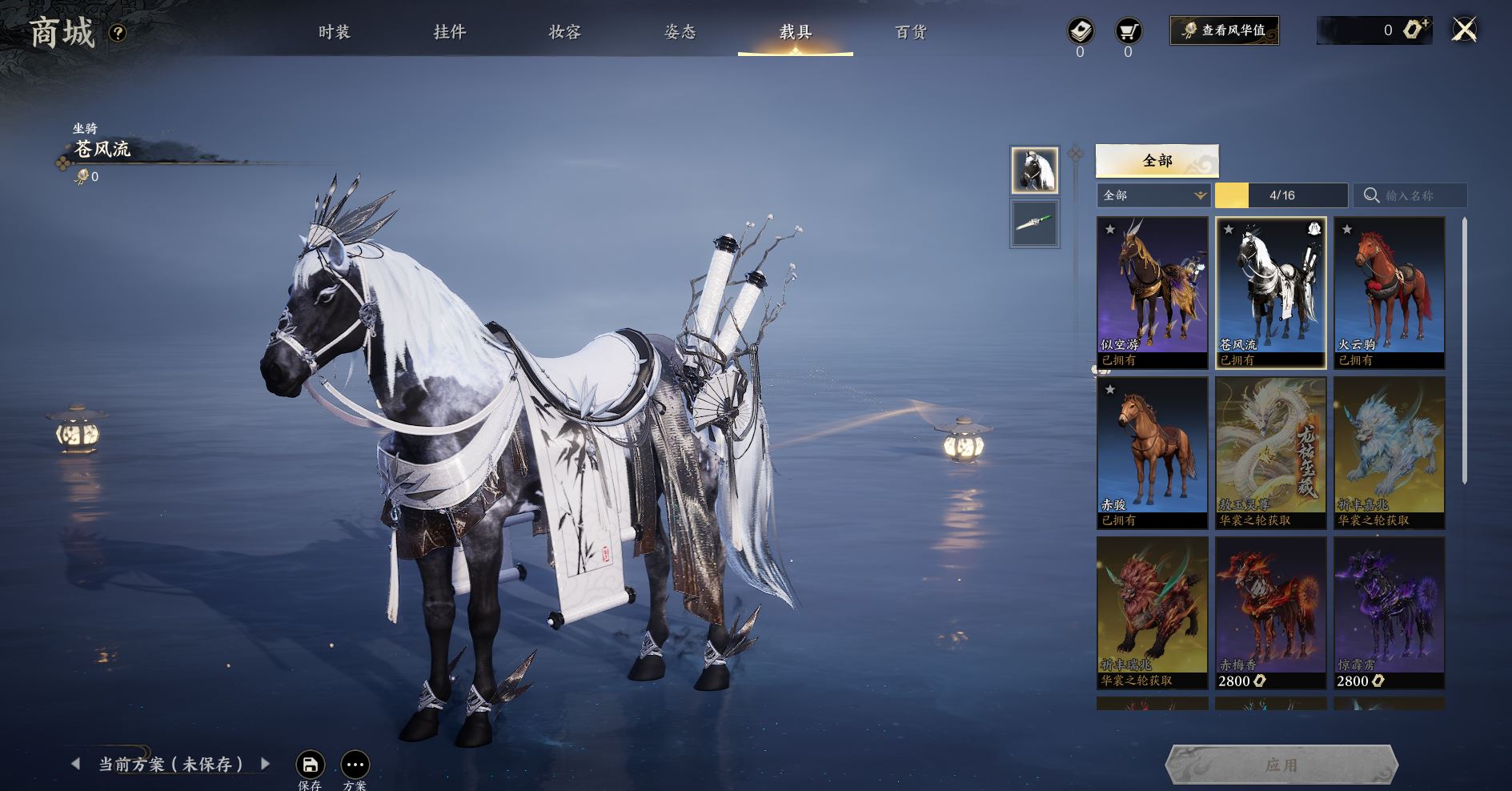Open the 全部 filter dropdown

point(1153,195)
